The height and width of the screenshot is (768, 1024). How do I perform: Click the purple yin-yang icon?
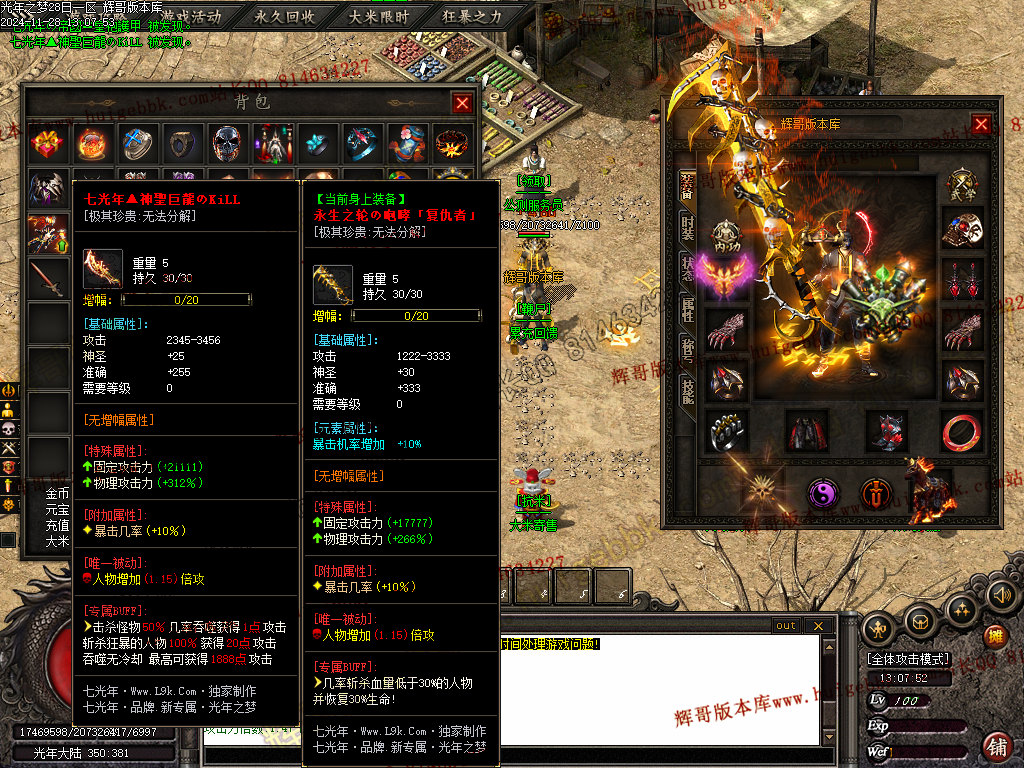[x=823, y=492]
